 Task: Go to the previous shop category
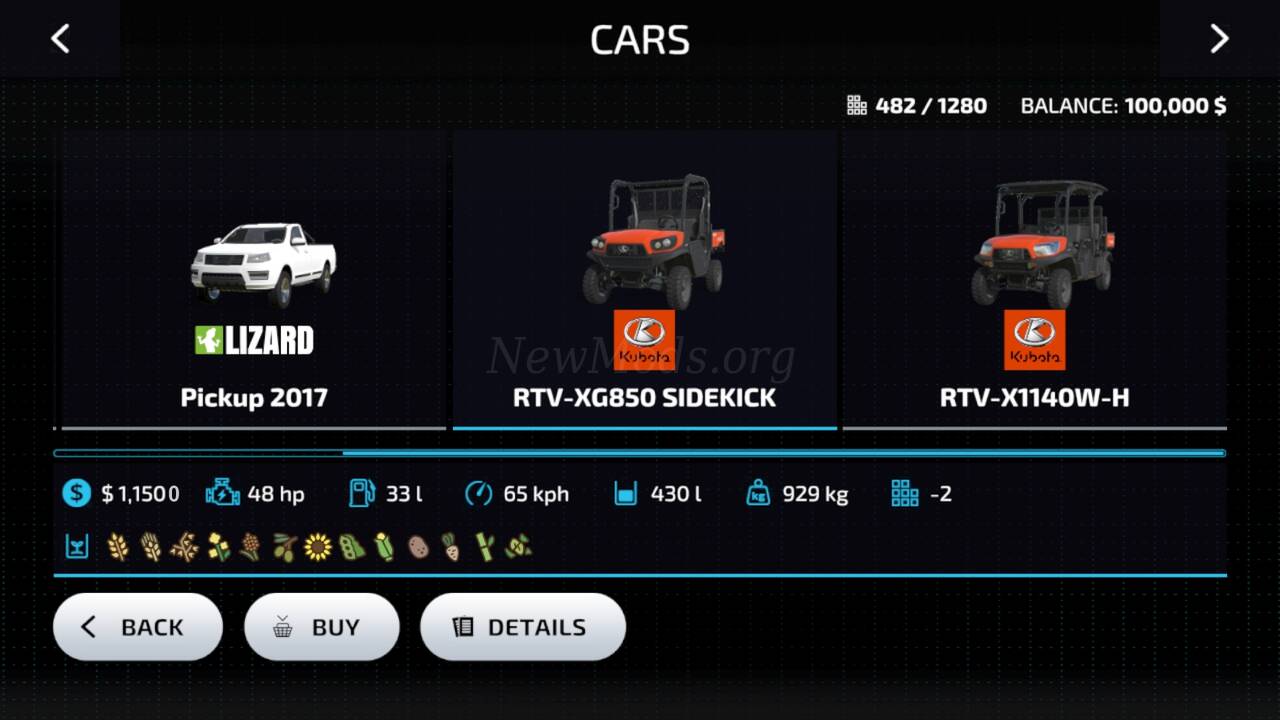(60, 39)
